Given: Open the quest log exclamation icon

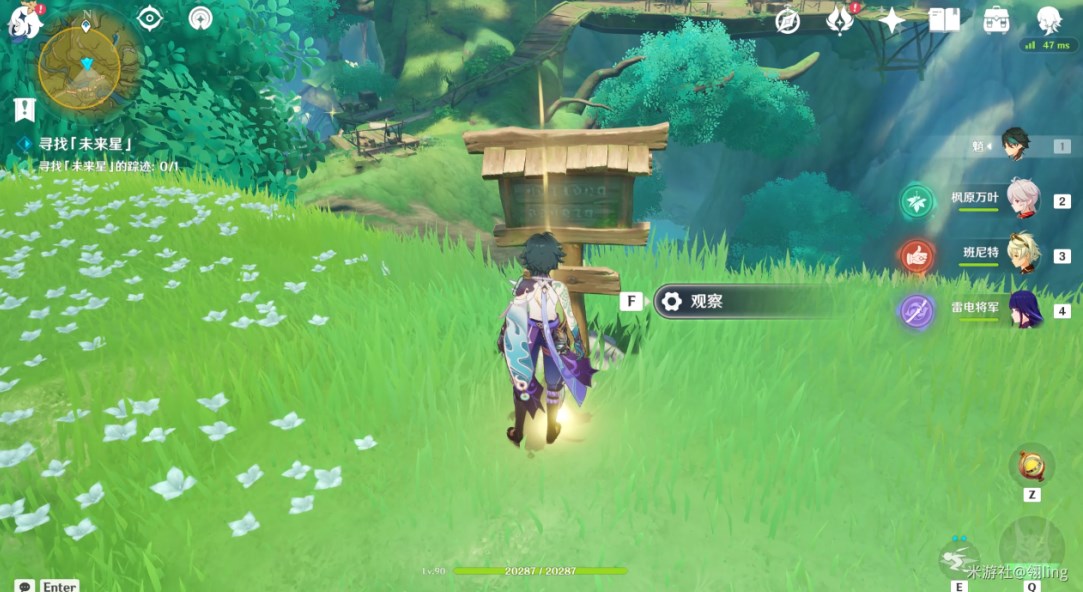Looking at the screenshot, I should tap(24, 109).
